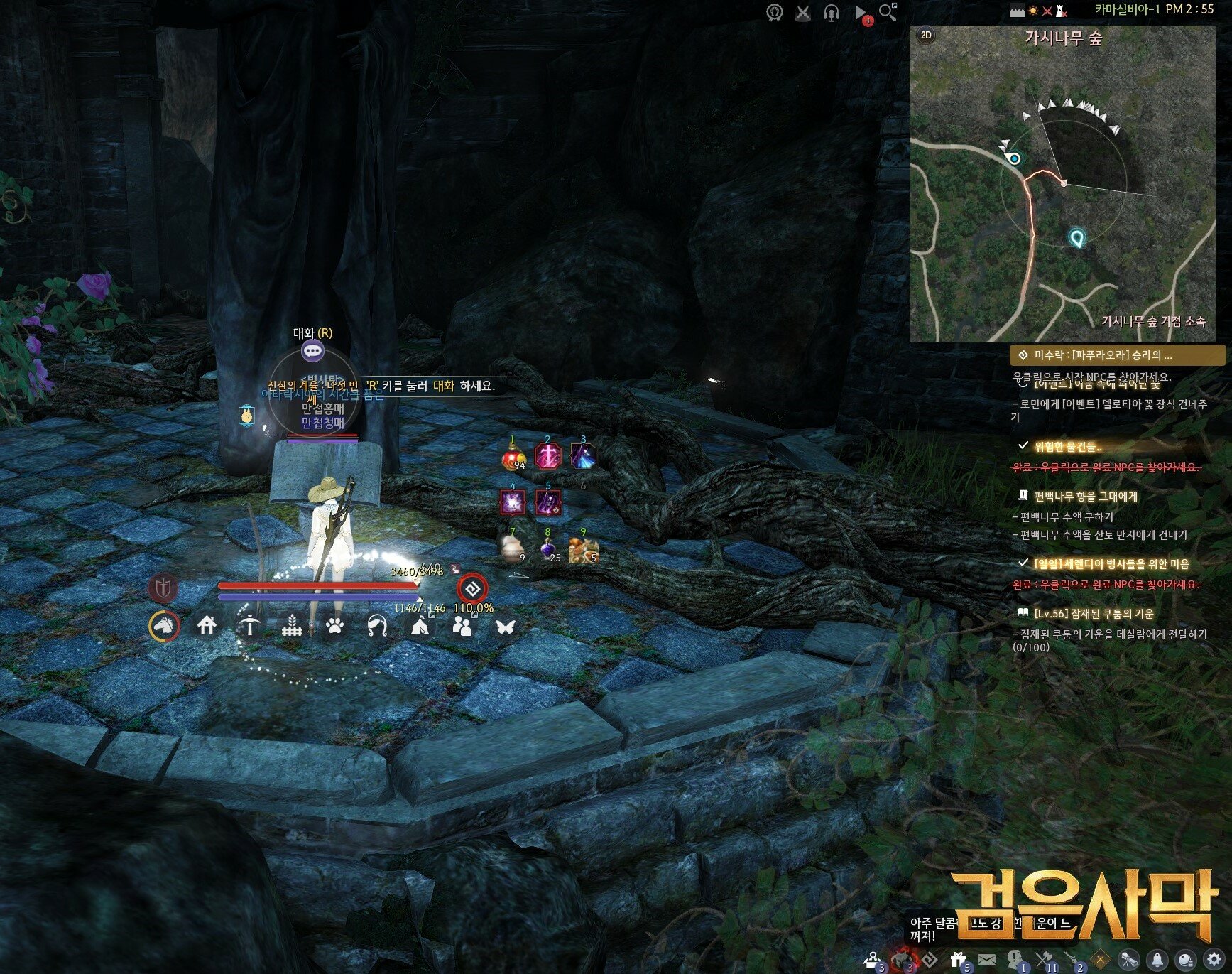Click the pickaxe worker icon

[x=249, y=626]
